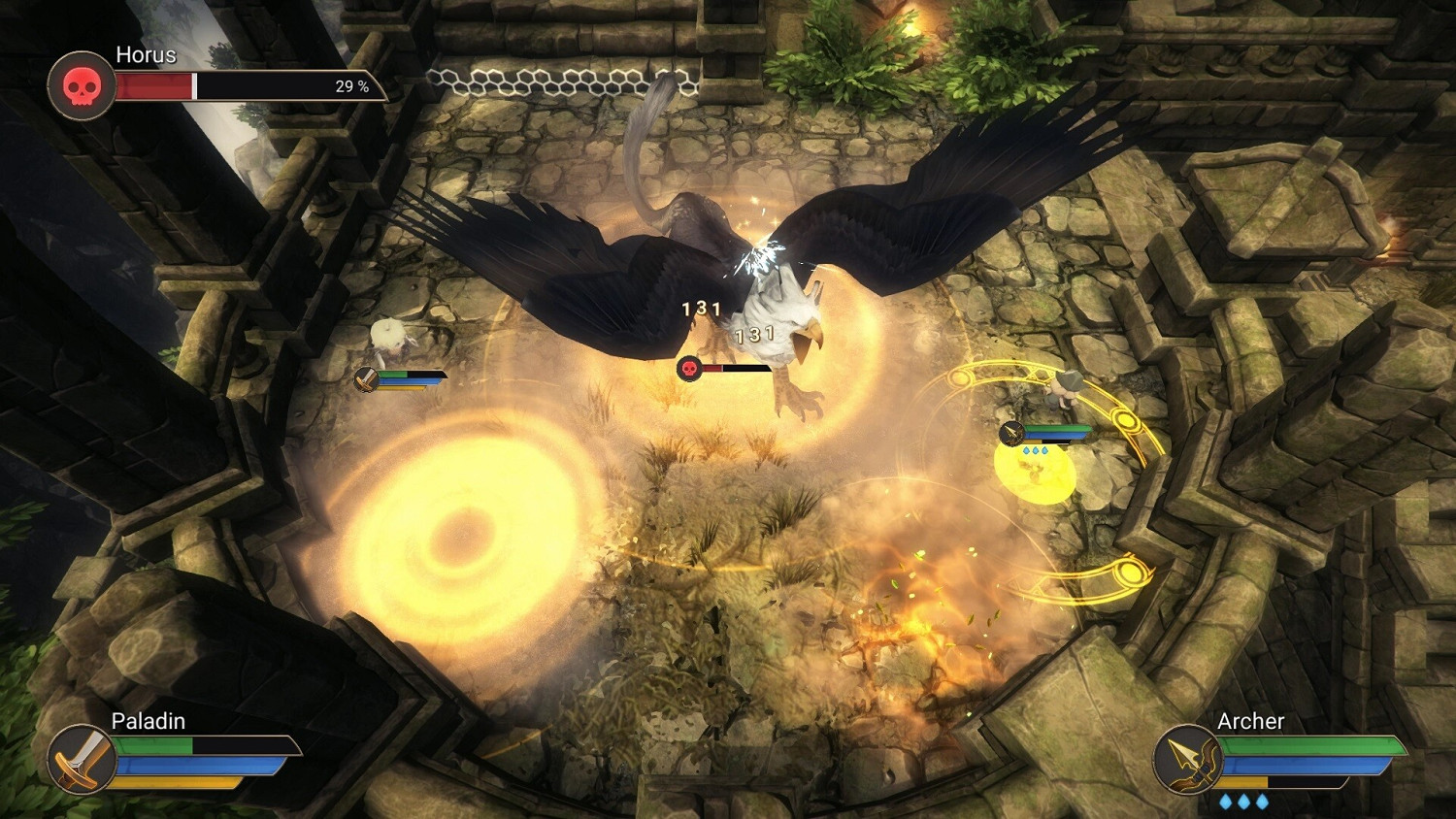This screenshot has height=819, width=1456.
Task: Click the Archer name label
Action: pos(1252,721)
